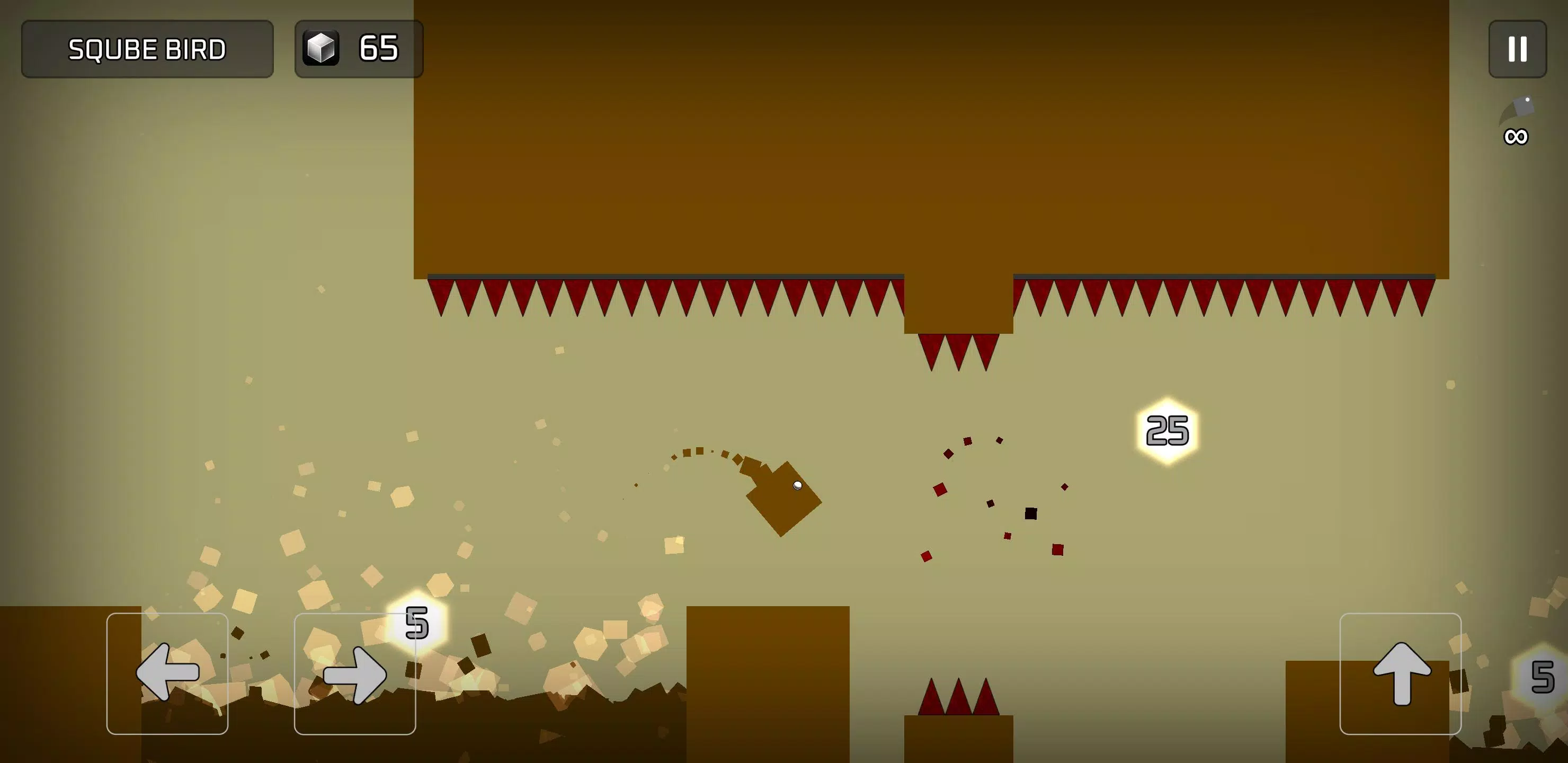
Task: Select the infinity lives indicator
Action: [1516, 137]
